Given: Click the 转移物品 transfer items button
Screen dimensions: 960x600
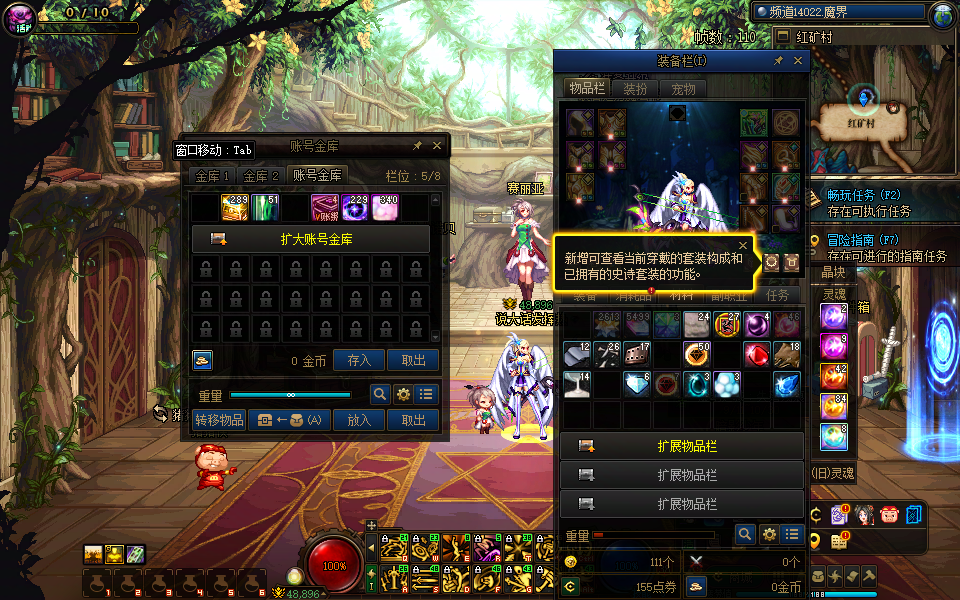Looking at the screenshot, I should pyautogui.click(x=219, y=420).
